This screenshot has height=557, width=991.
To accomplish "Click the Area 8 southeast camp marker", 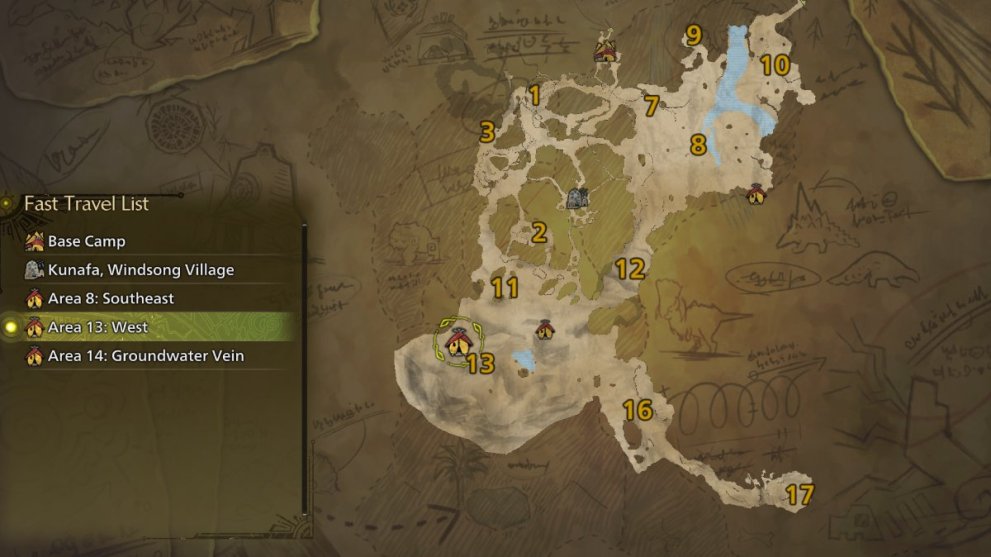I will (x=755, y=194).
